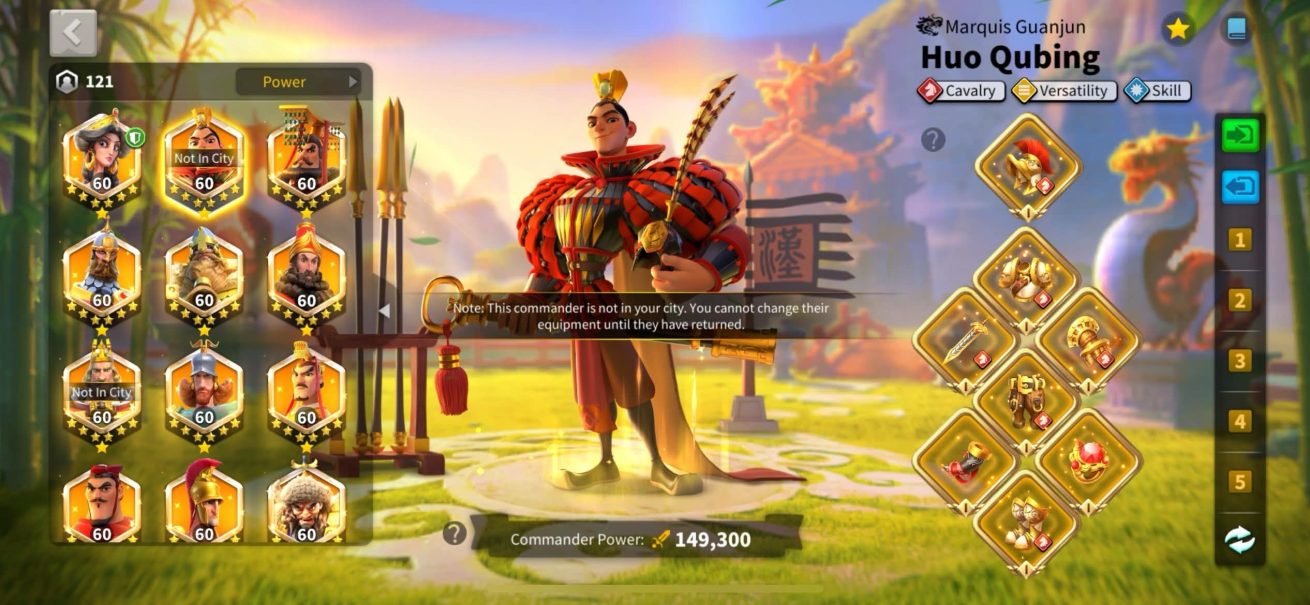Click the blue return arrow button
Image resolution: width=1310 pixels, height=605 pixels.
[x=1240, y=187]
